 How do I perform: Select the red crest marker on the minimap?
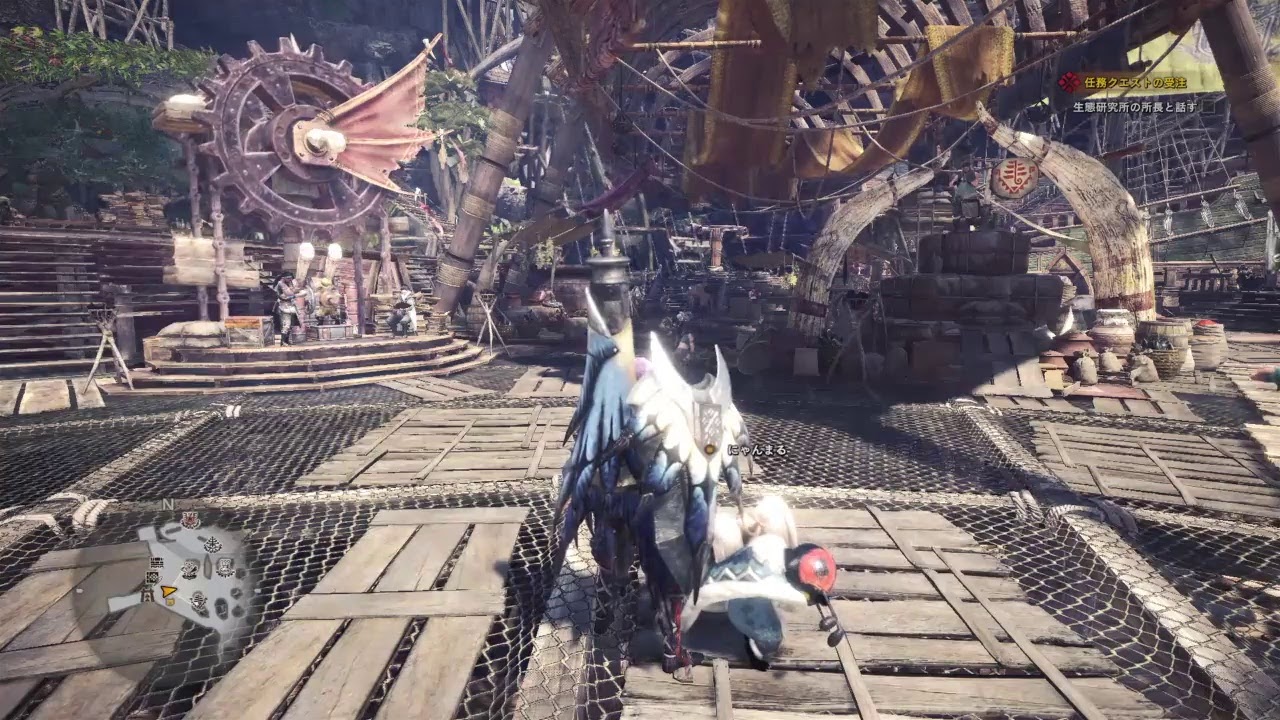[x=189, y=520]
